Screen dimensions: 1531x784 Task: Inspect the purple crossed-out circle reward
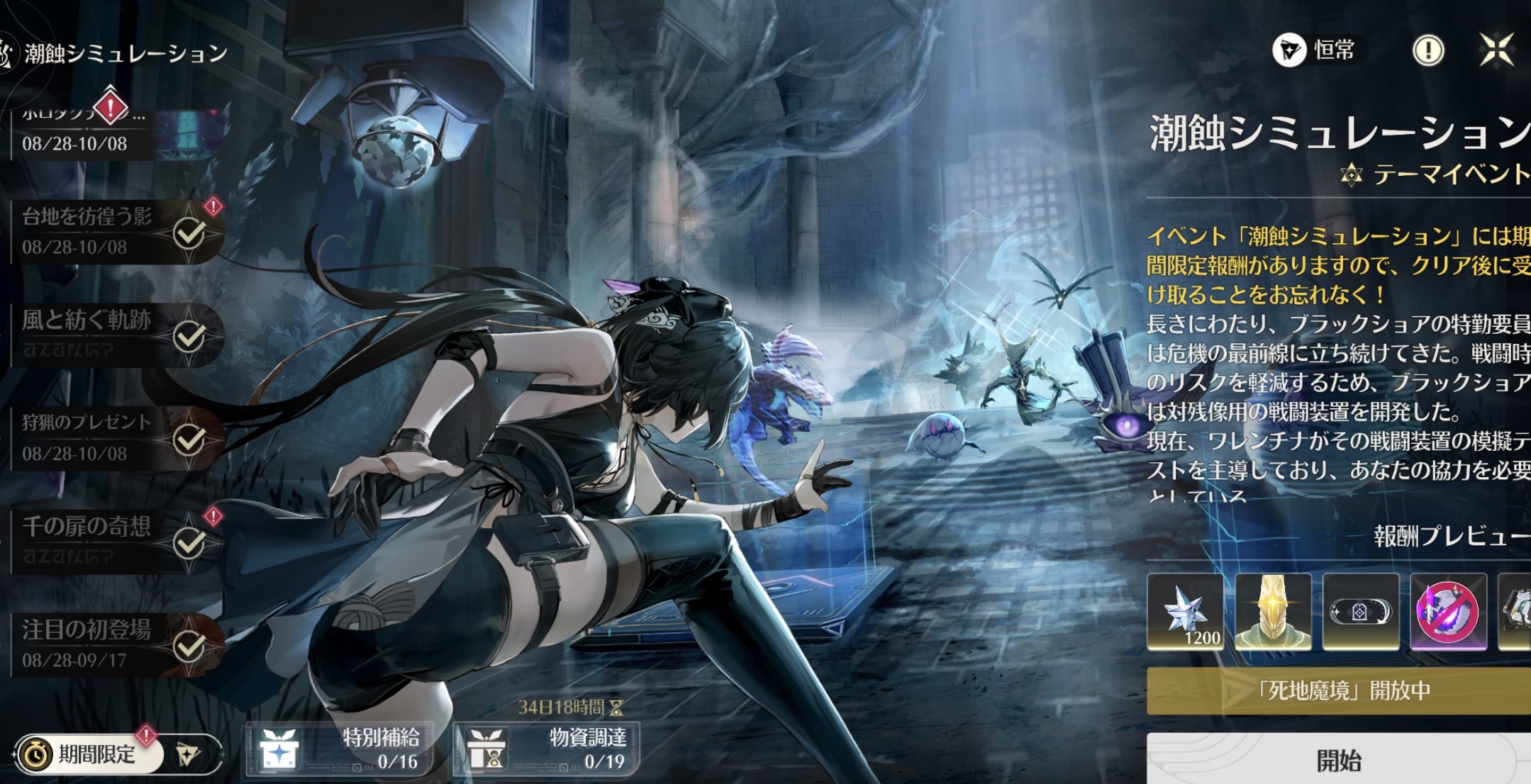click(x=1447, y=611)
